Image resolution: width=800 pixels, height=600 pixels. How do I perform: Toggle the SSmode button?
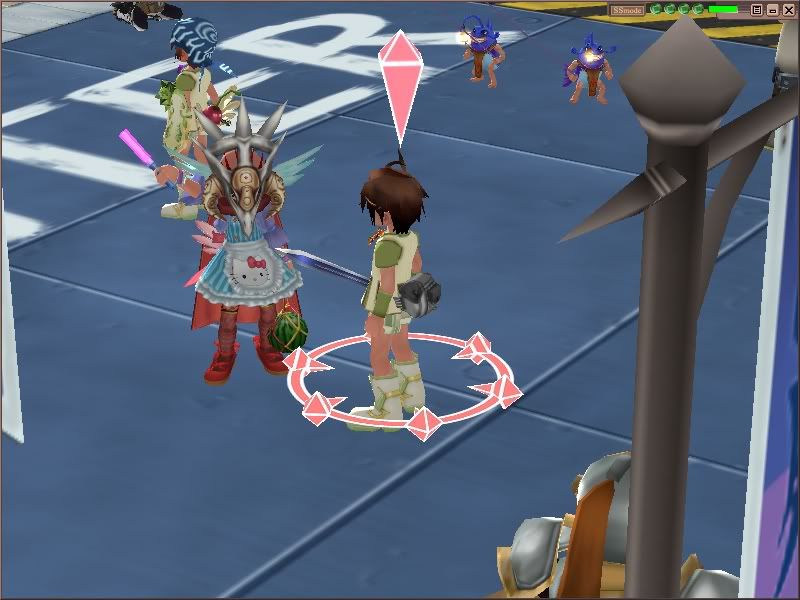628,10
